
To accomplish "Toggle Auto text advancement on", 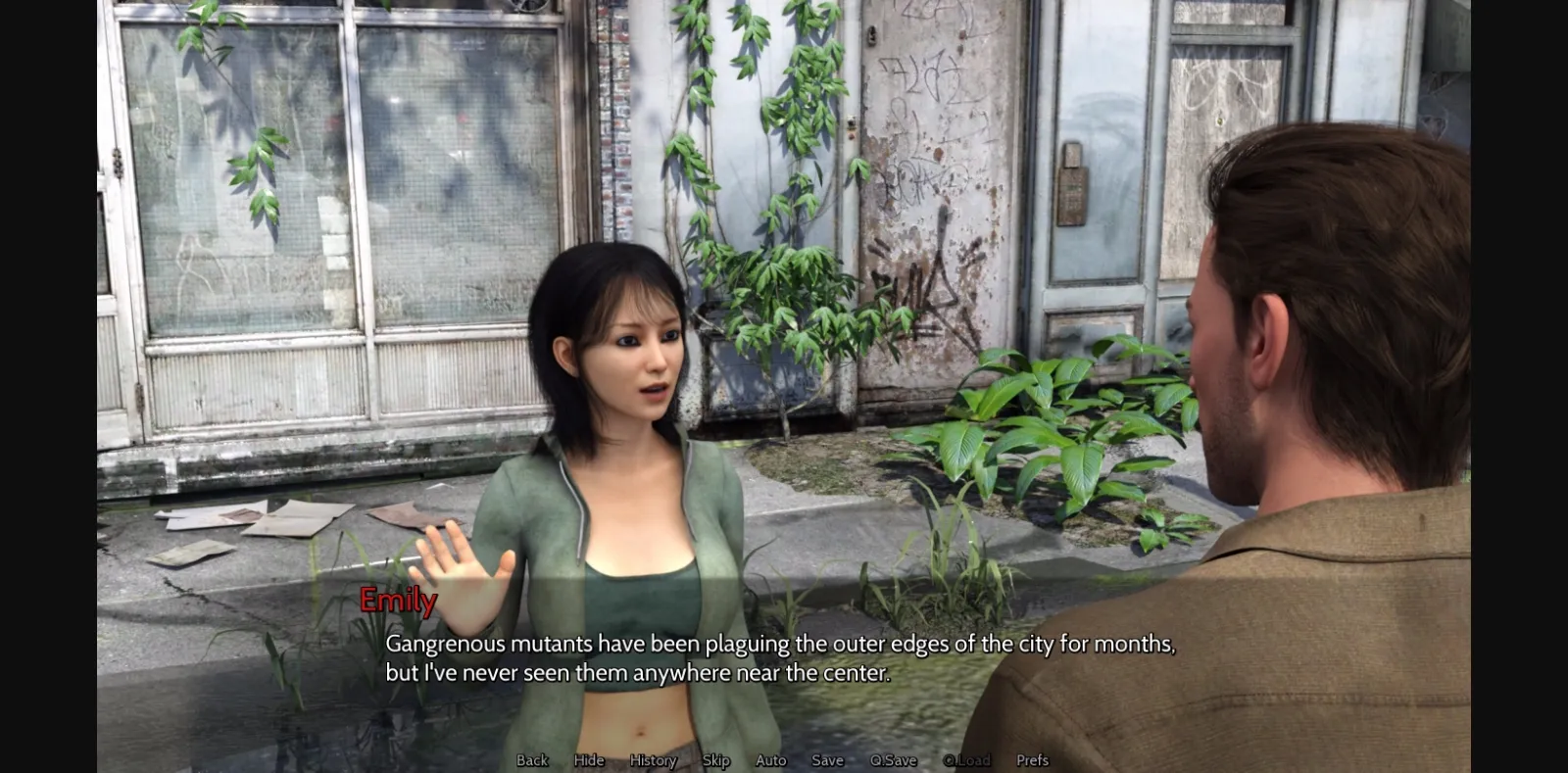I will tap(770, 759).
